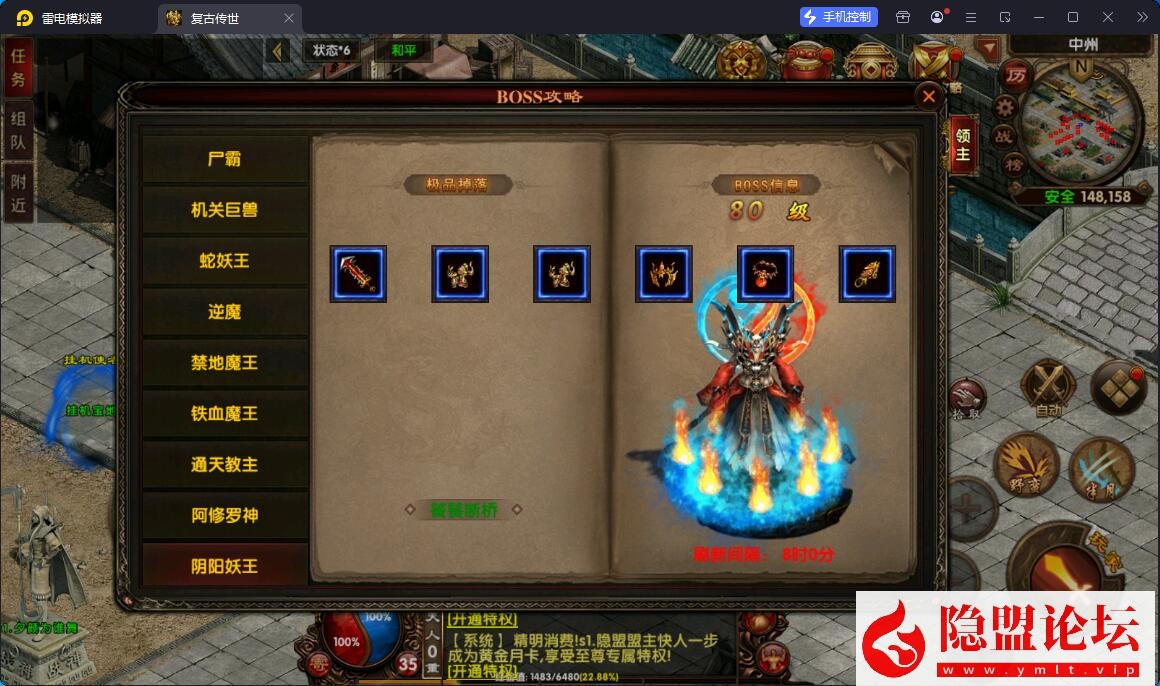Choose 阿修罗神 in the boss list
Image resolution: width=1160 pixels, height=686 pixels.
coord(224,516)
